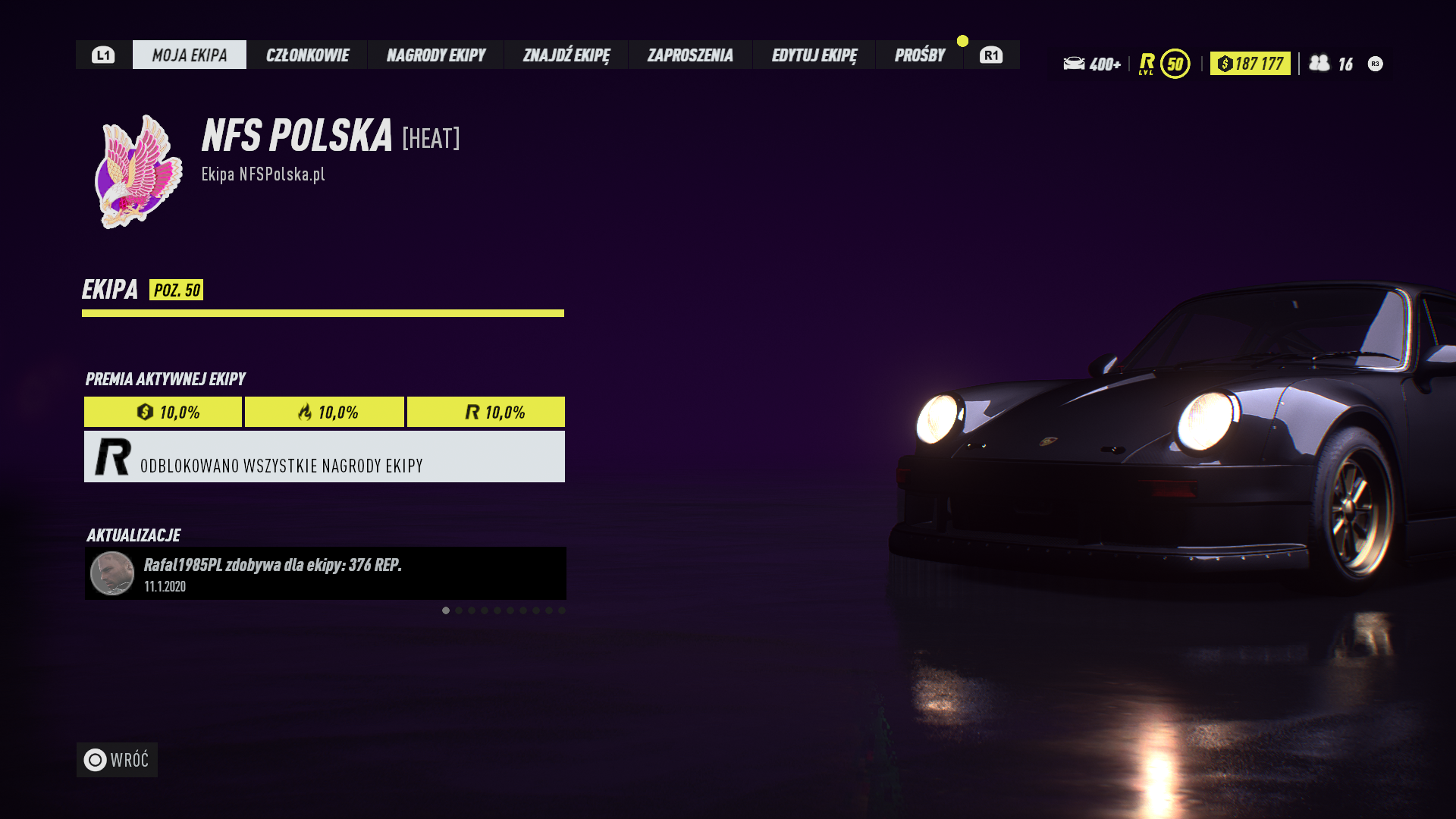Image resolution: width=1456 pixels, height=819 pixels.
Task: Switch to the Edytuj Ekipę tab
Action: (814, 55)
